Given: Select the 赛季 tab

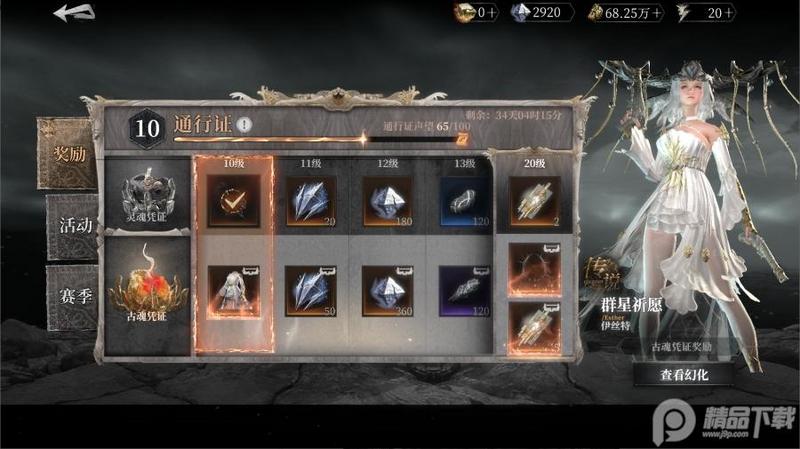Looking at the screenshot, I should (x=73, y=298).
